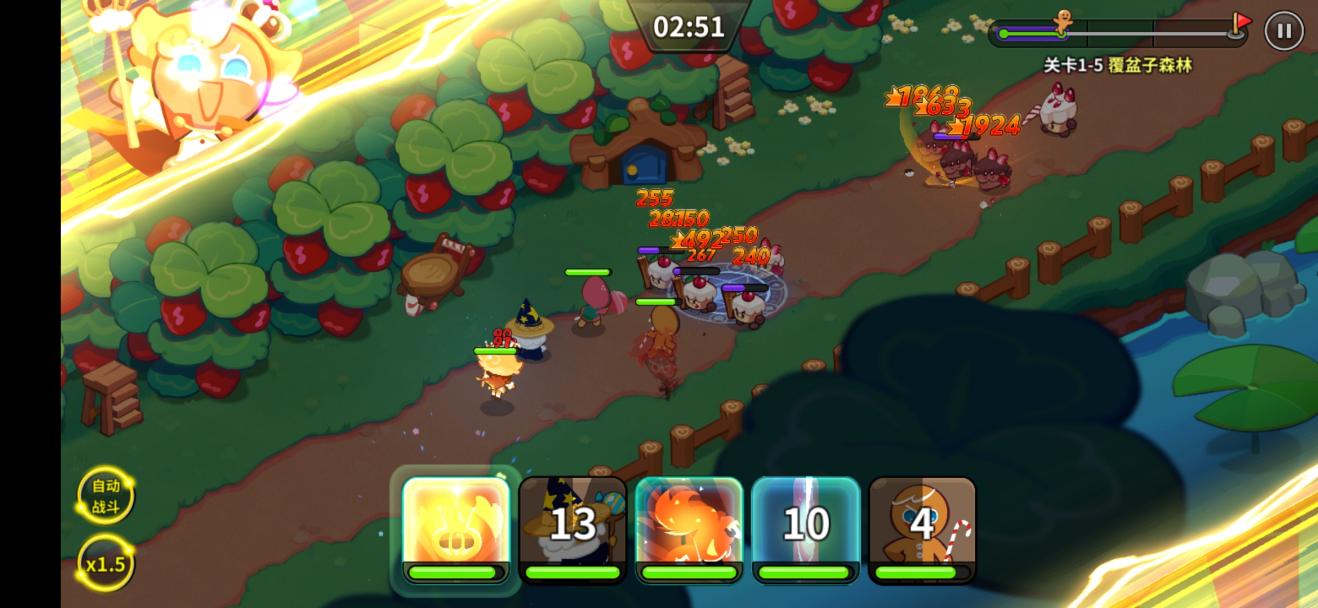Toggle the 自动战斗 auto-battle button
The height and width of the screenshot is (608, 1318).
click(105, 495)
